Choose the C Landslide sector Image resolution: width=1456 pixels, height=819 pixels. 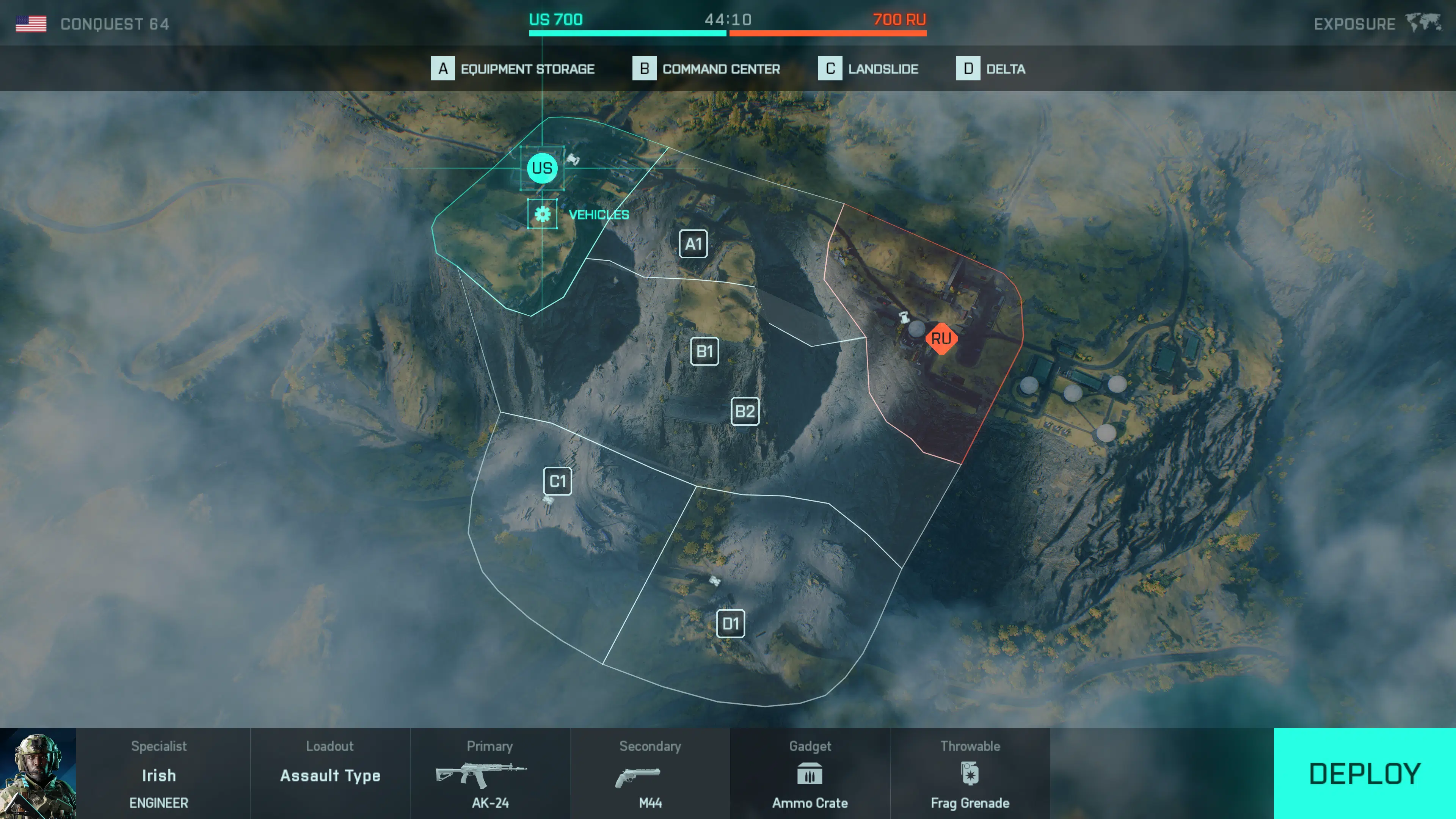pos(869,69)
